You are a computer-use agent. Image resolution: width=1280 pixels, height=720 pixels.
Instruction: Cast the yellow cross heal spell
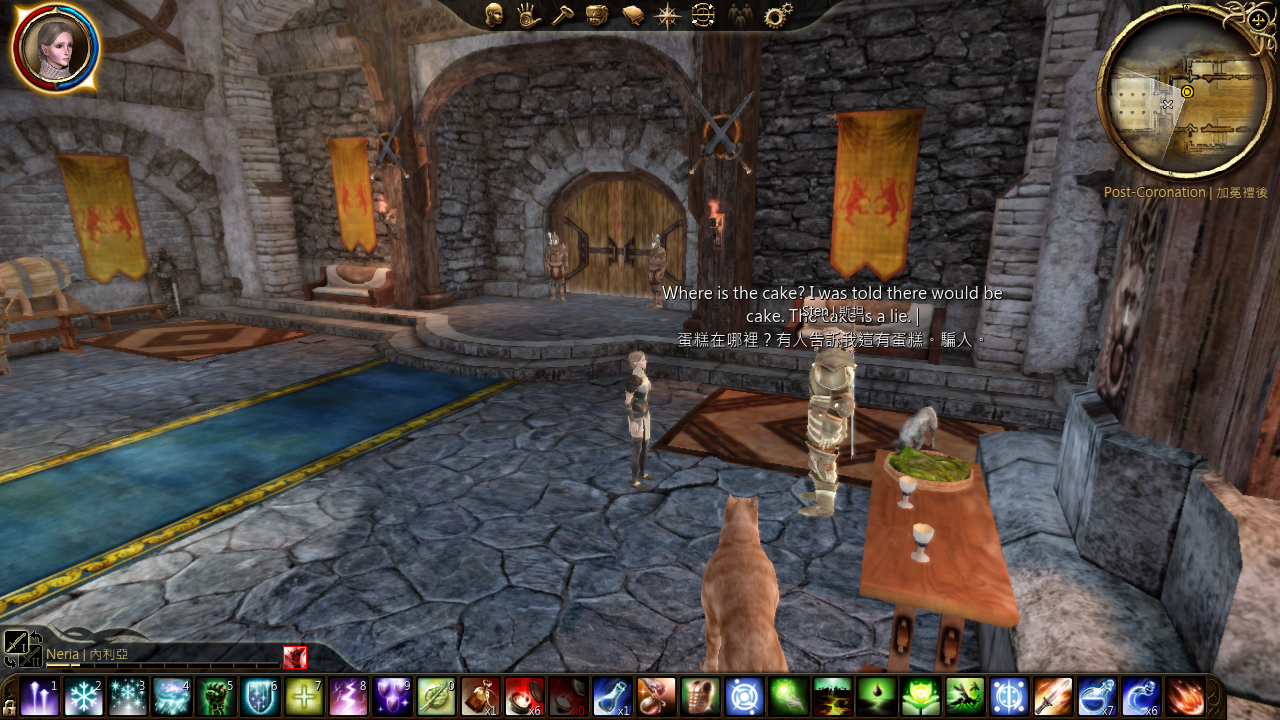tap(303, 696)
